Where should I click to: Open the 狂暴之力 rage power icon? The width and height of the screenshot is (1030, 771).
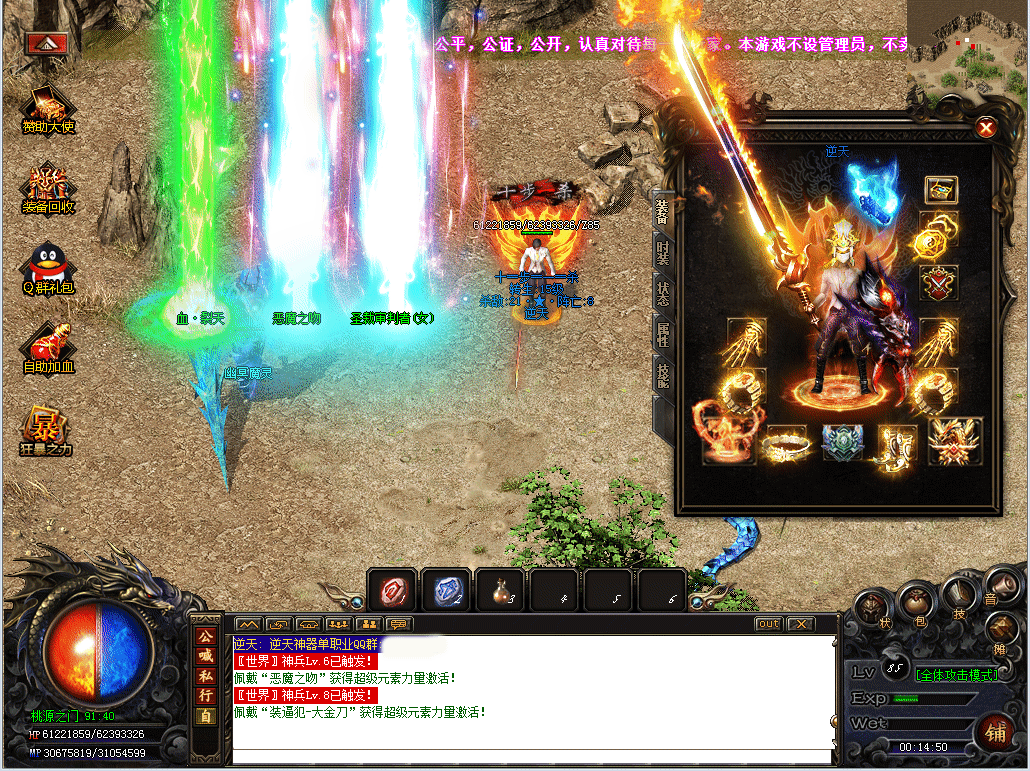tap(47, 431)
